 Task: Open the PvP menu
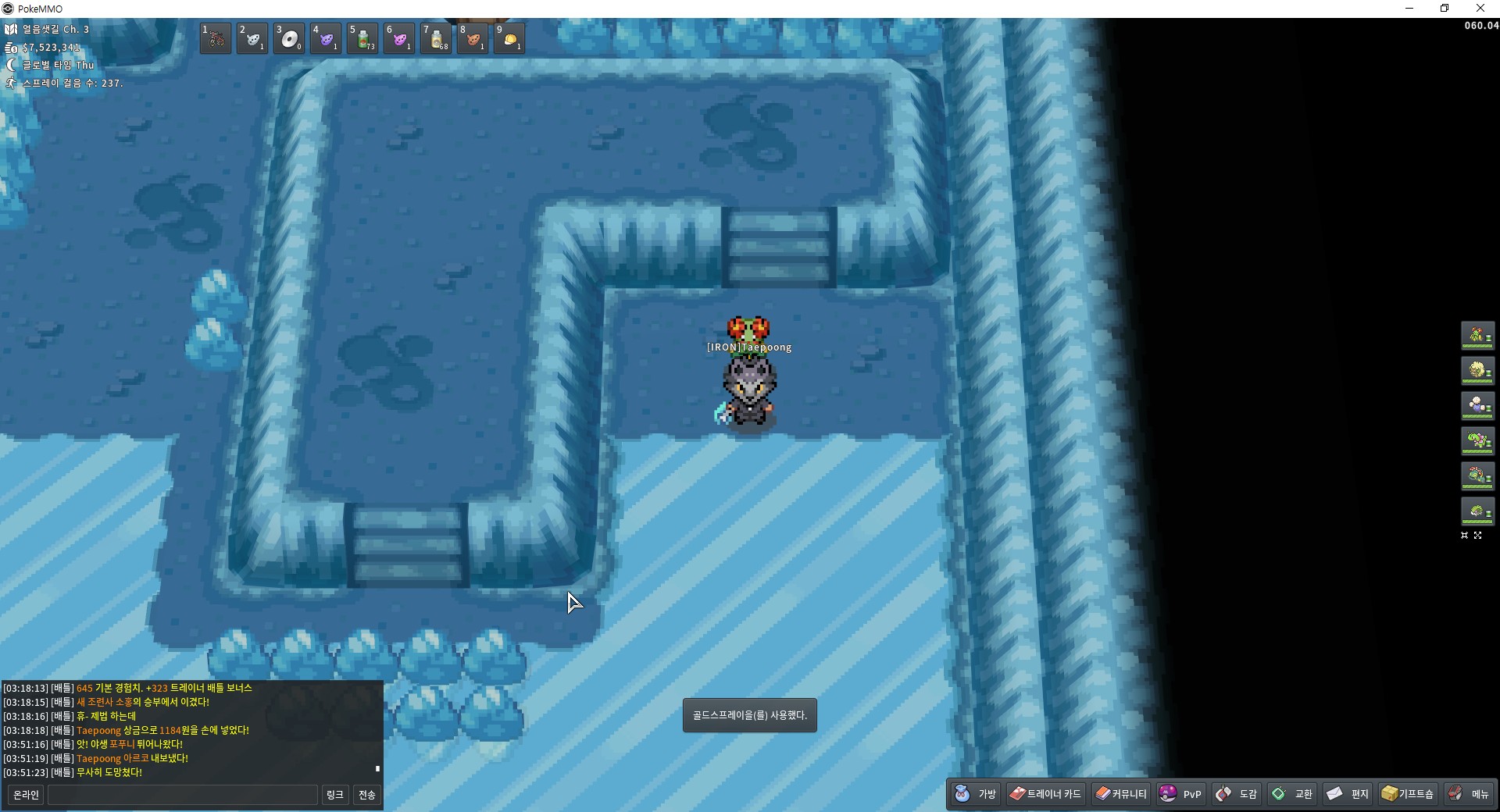coord(1180,794)
